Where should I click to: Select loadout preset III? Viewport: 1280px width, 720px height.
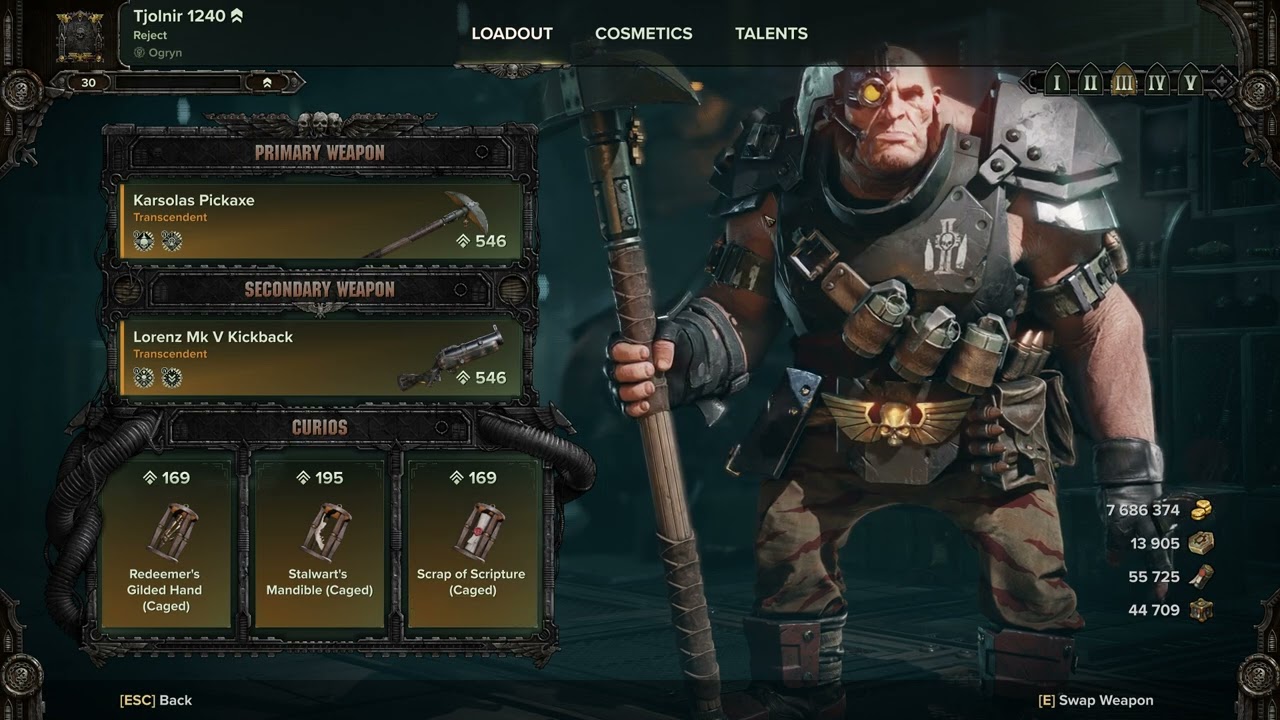(1123, 83)
